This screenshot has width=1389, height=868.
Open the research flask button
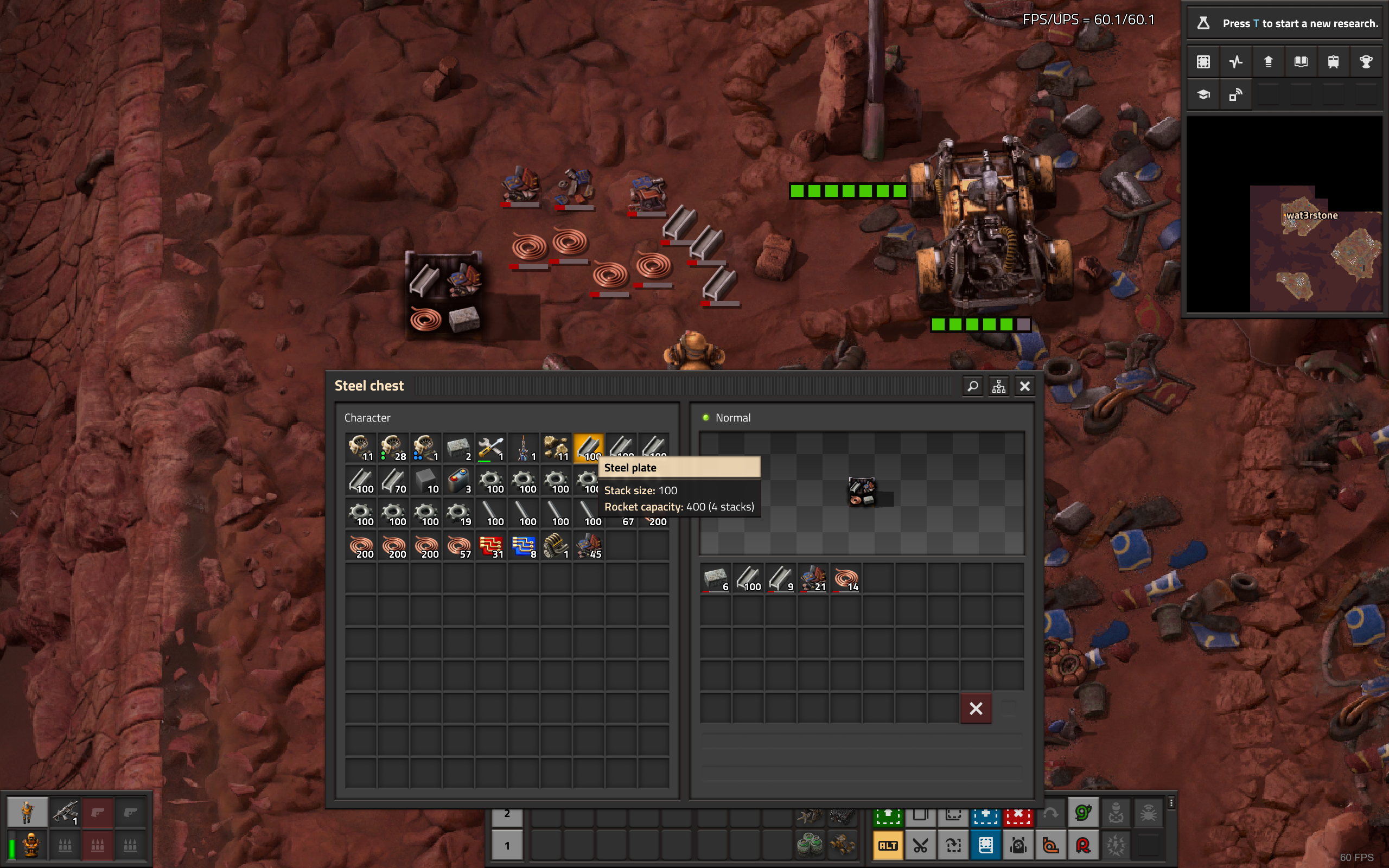(x=1203, y=23)
